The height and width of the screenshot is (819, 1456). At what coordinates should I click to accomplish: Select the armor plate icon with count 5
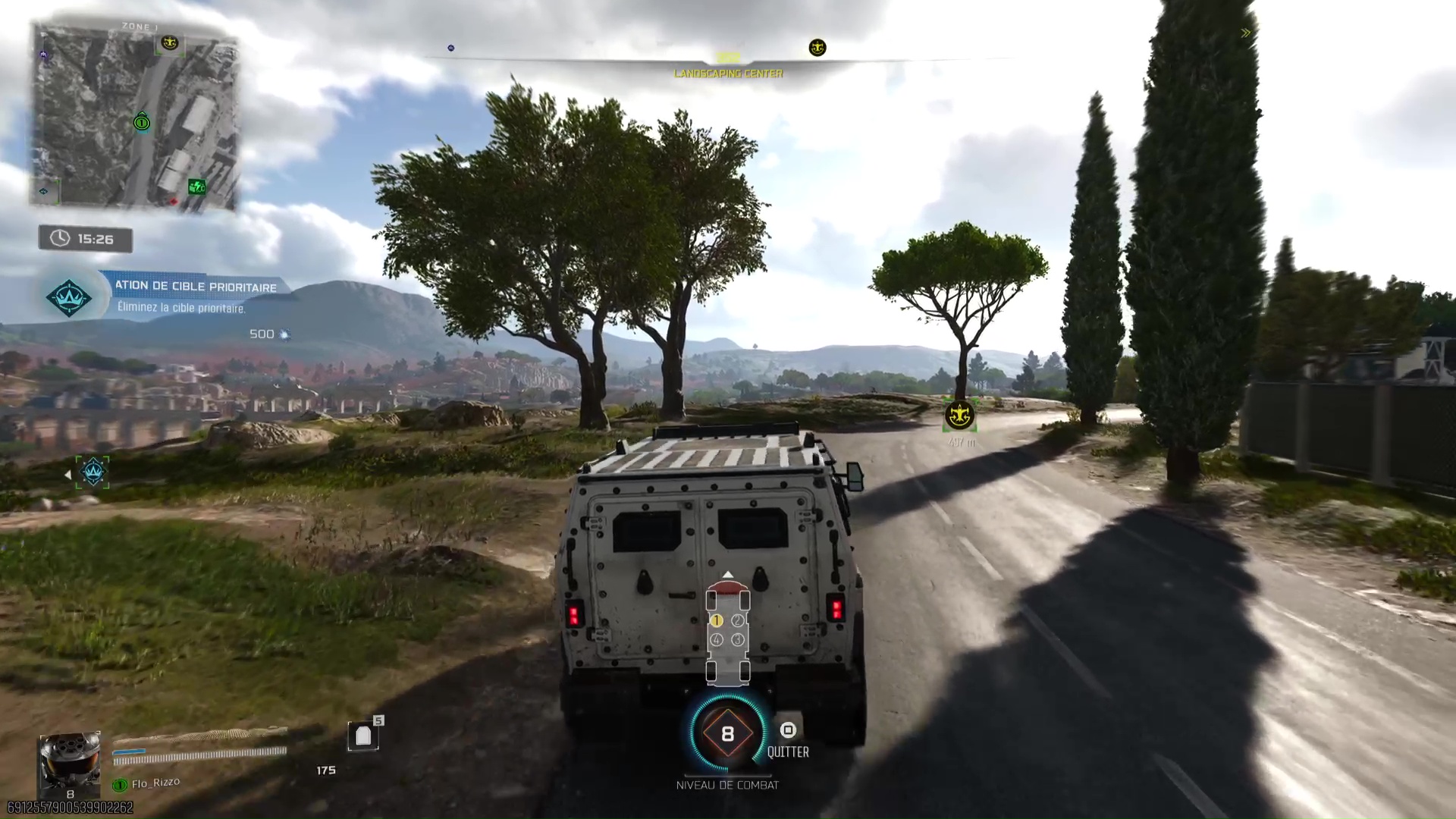tap(363, 734)
